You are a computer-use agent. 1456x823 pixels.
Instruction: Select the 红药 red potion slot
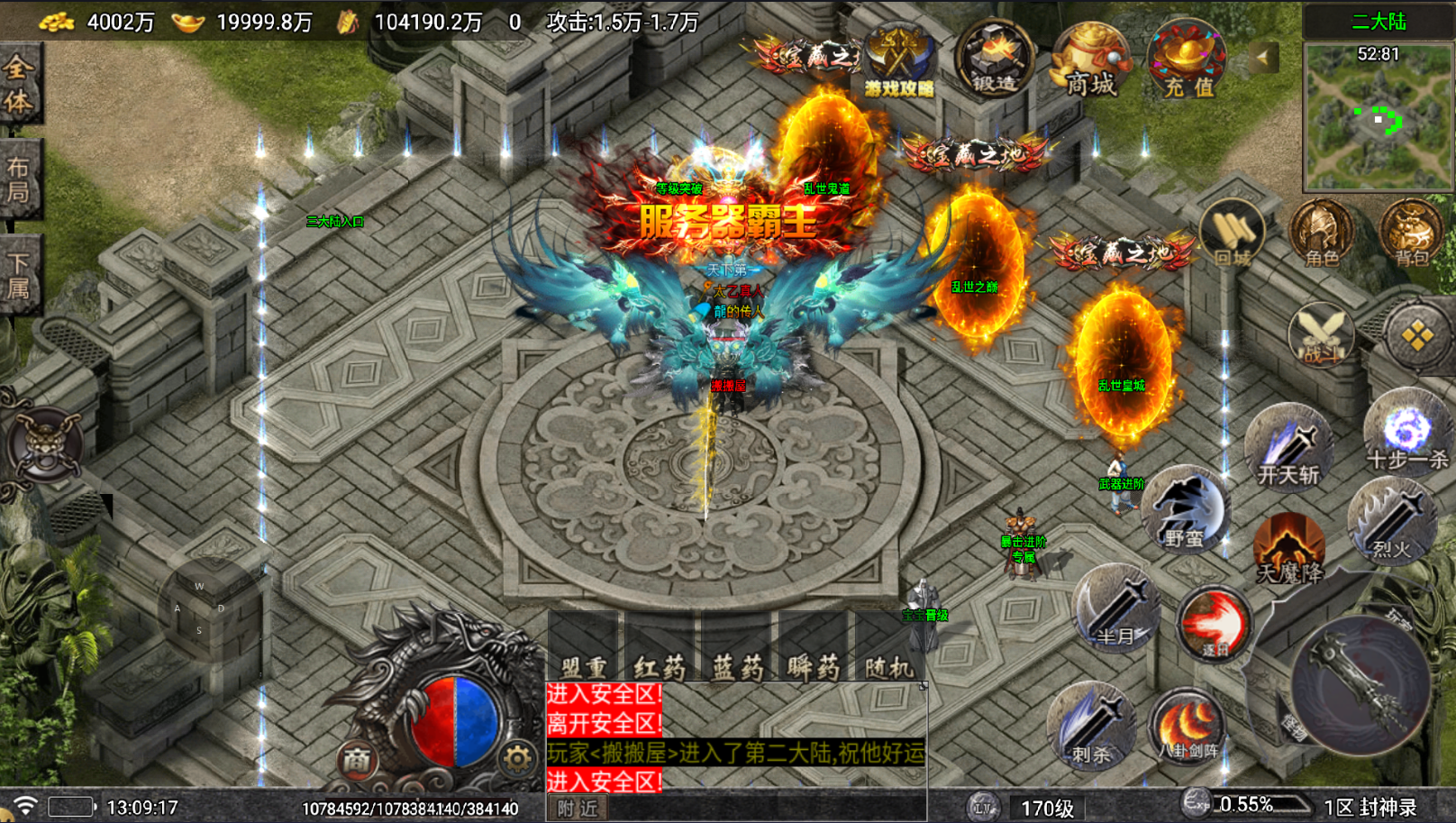pyautogui.click(x=660, y=648)
